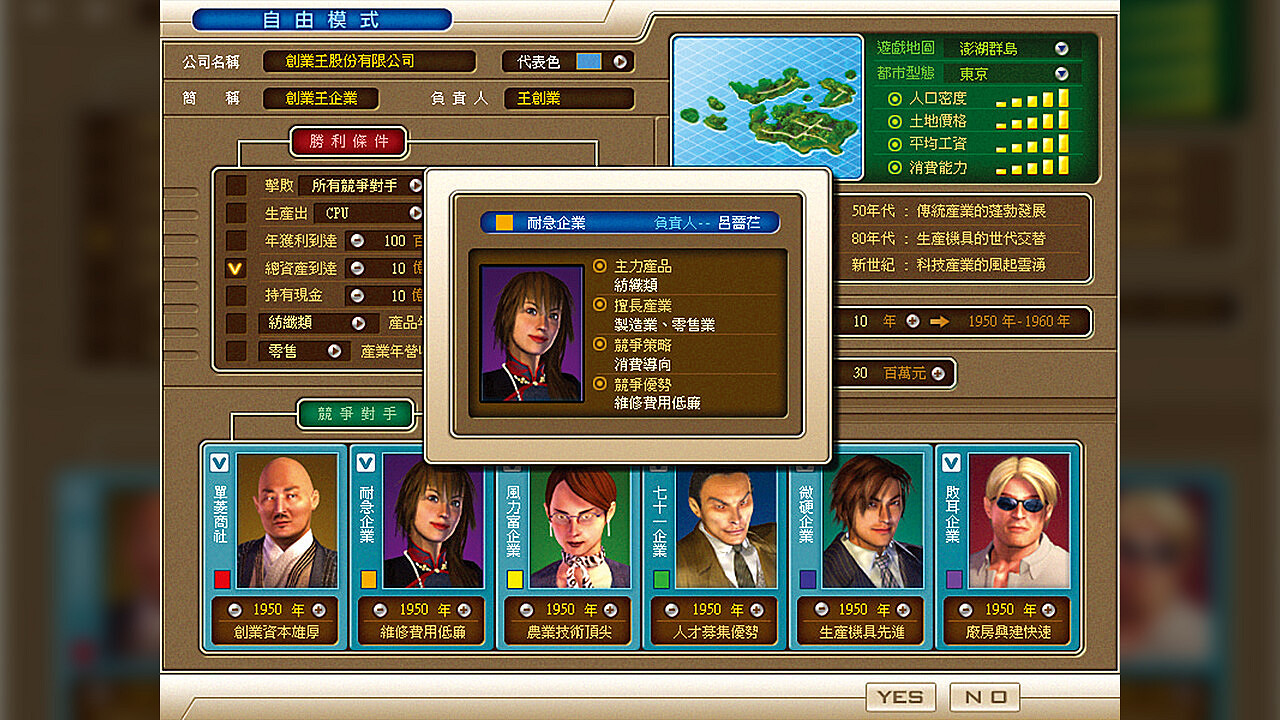Toggle the checkbox on the 敗耳企業 competitor card
This screenshot has width=1280, height=720.
tap(950, 464)
